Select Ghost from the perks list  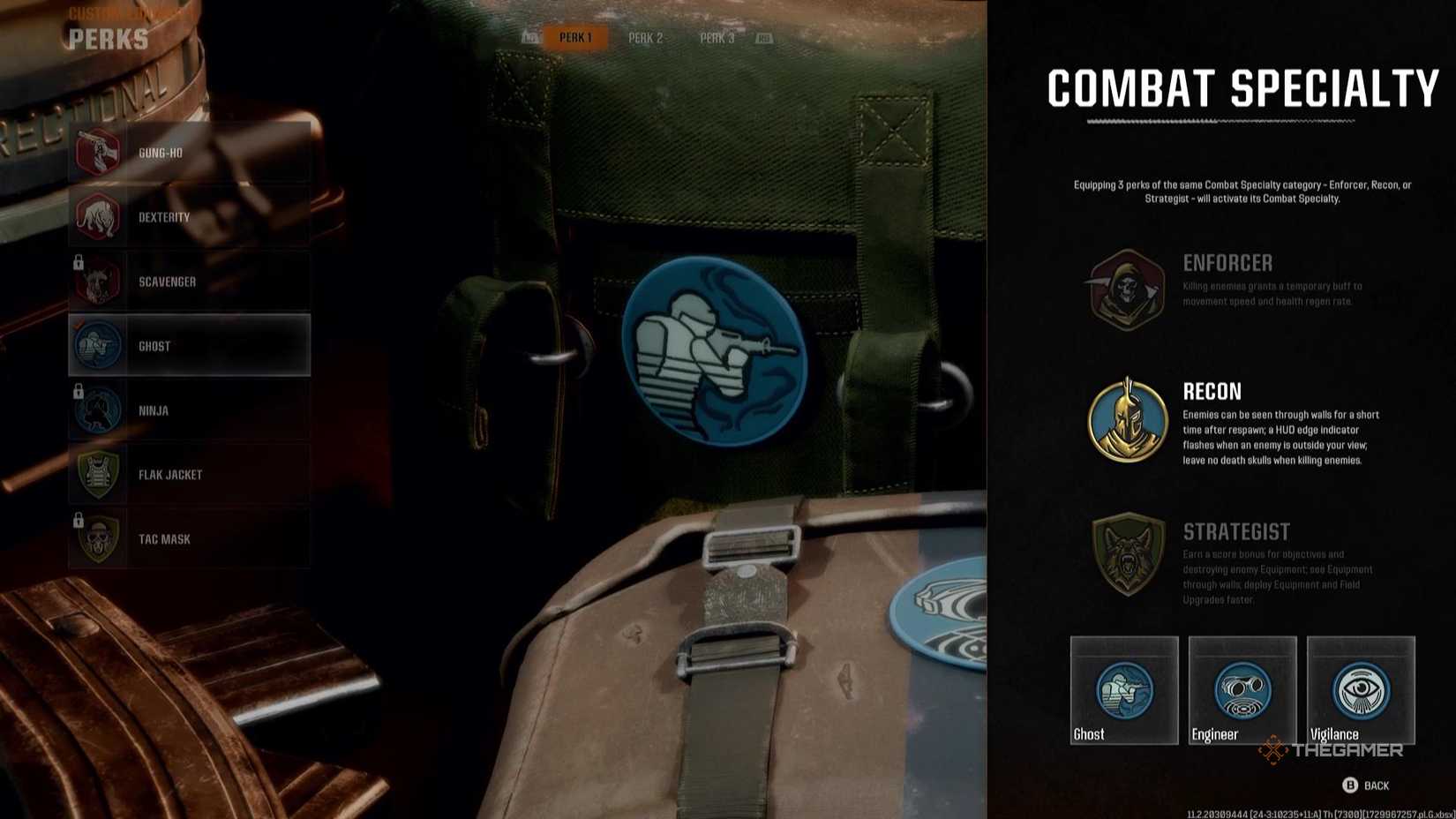188,345
